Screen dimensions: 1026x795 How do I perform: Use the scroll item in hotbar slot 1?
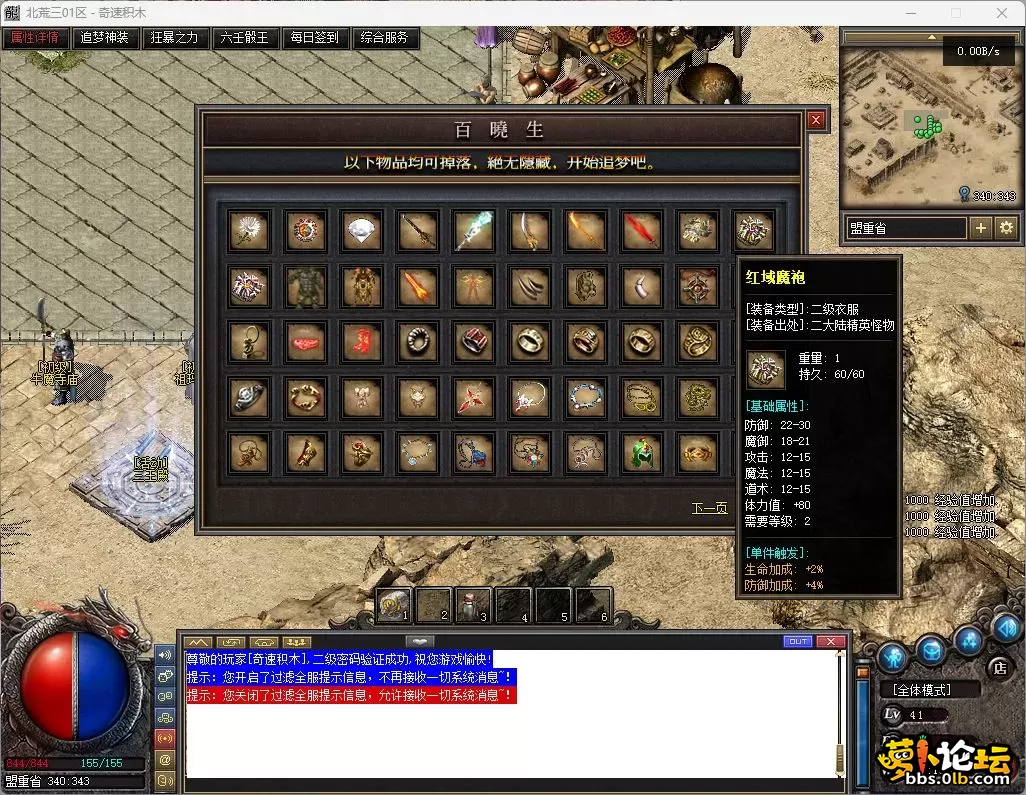(x=394, y=604)
